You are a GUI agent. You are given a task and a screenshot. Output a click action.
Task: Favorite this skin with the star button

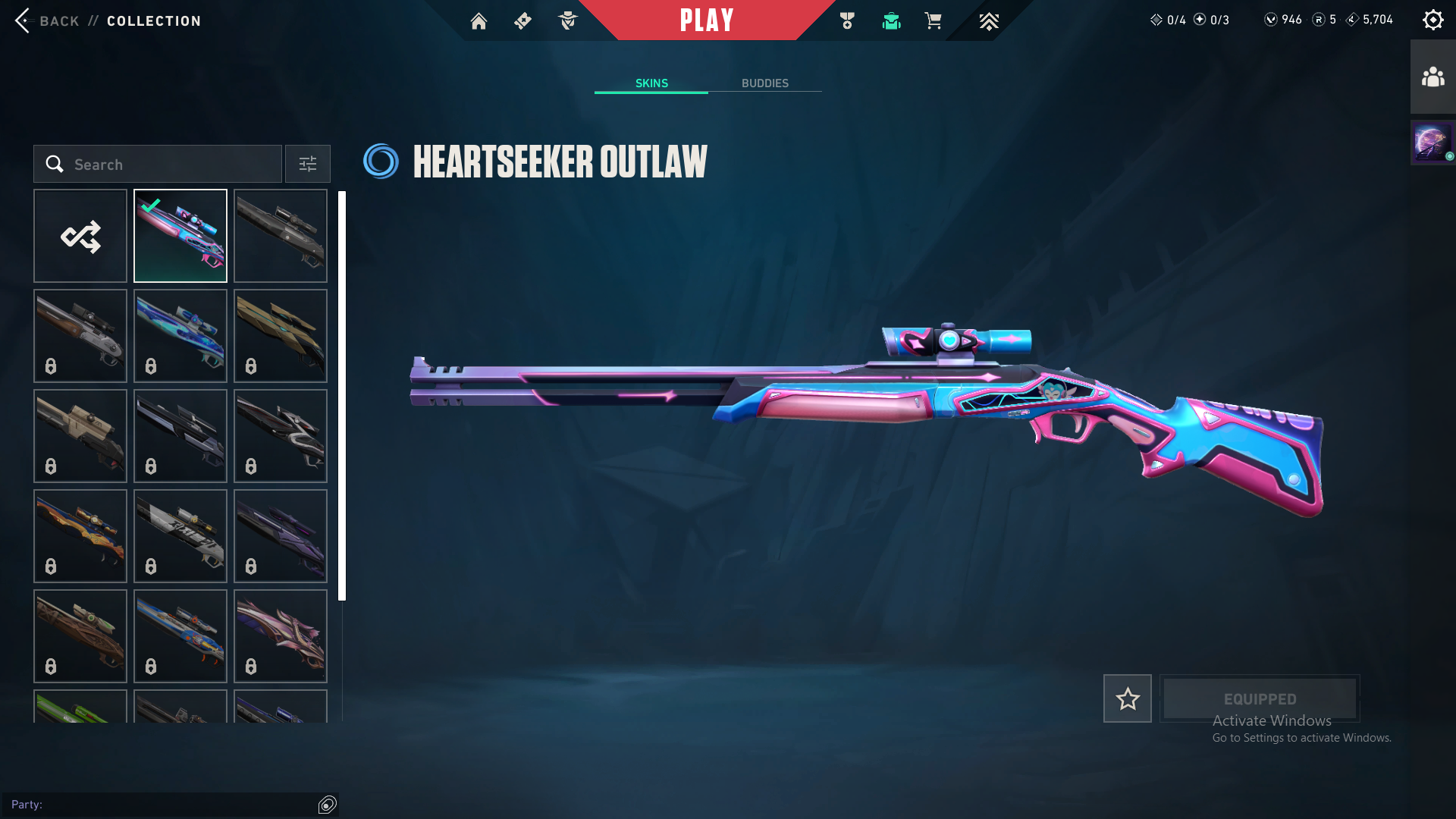(1127, 698)
